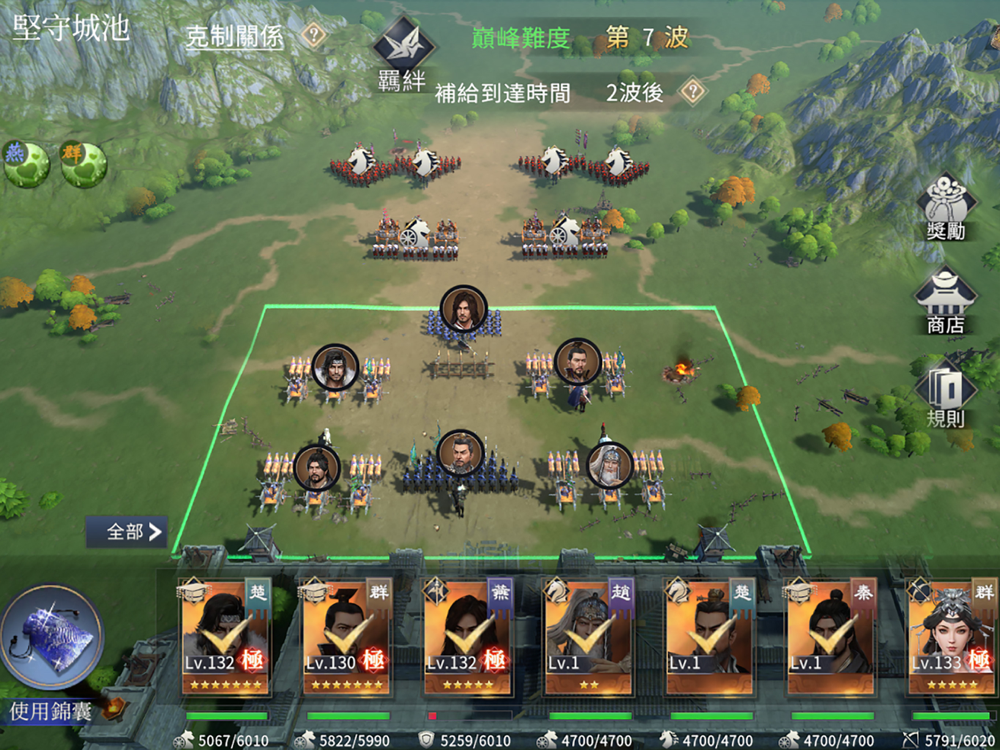Select the 楚 hero card at Lv.132

click(225, 636)
